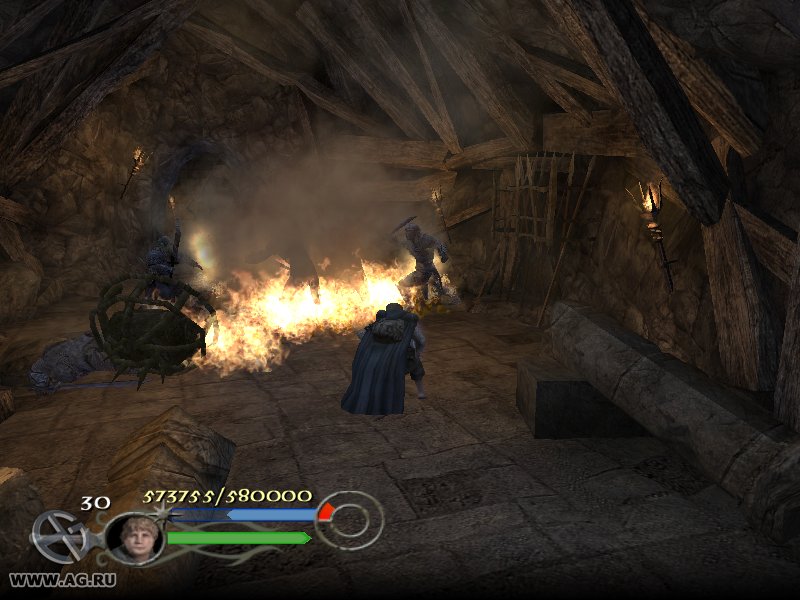Click Sam's character portrait

[134, 538]
